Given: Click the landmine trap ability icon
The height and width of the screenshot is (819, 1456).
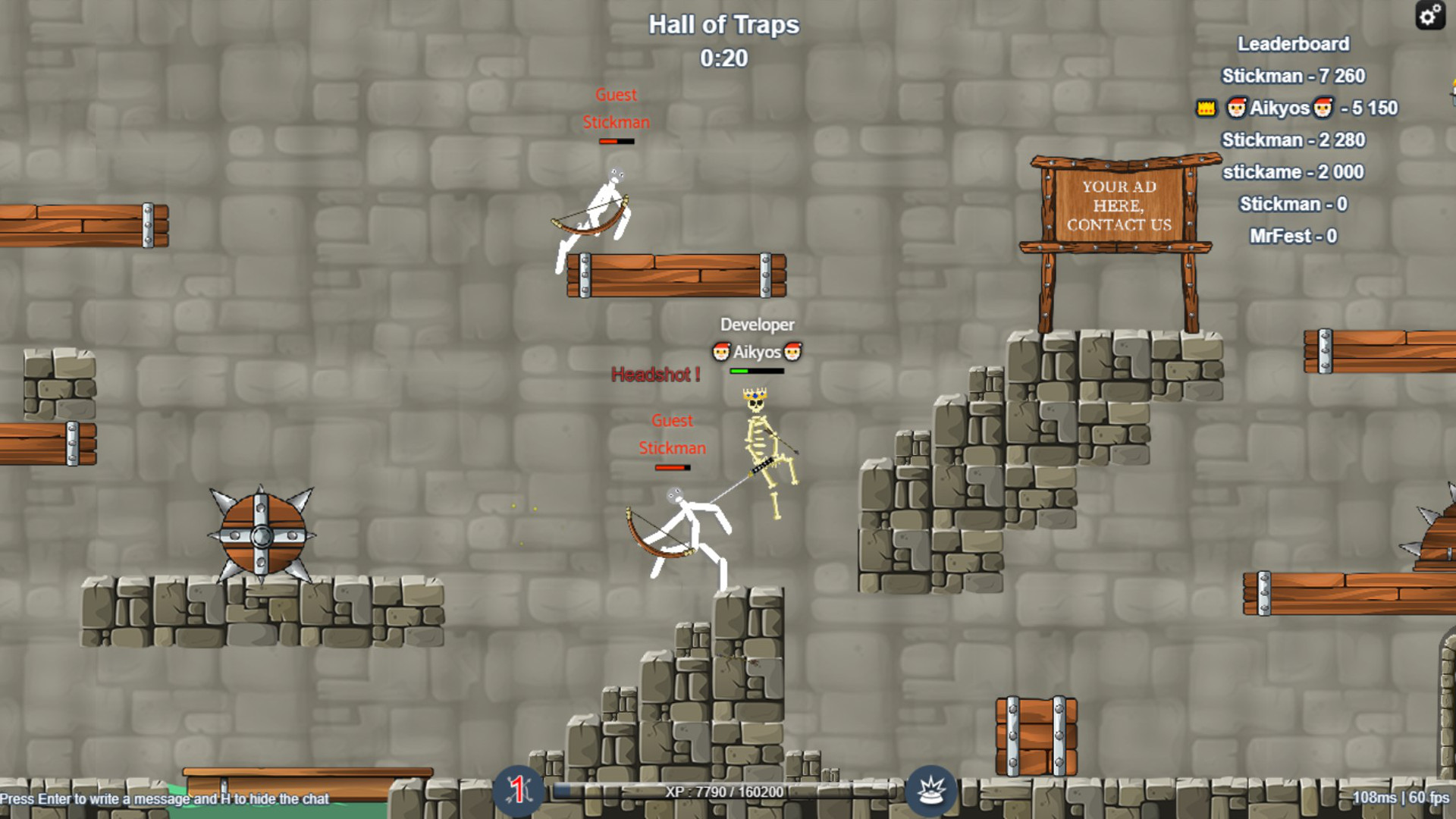Looking at the screenshot, I should click(931, 792).
